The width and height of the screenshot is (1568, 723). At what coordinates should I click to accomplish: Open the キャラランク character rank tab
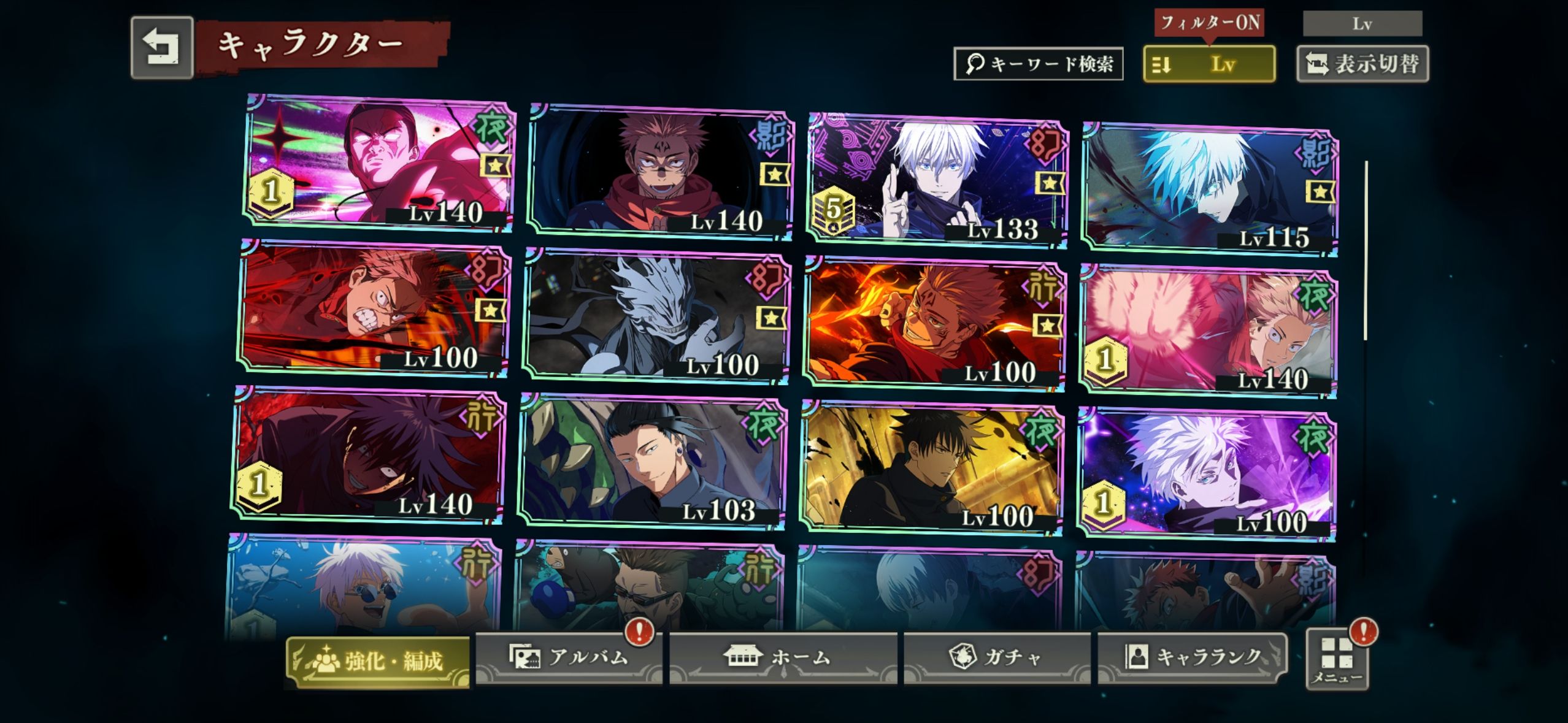pos(1191,657)
